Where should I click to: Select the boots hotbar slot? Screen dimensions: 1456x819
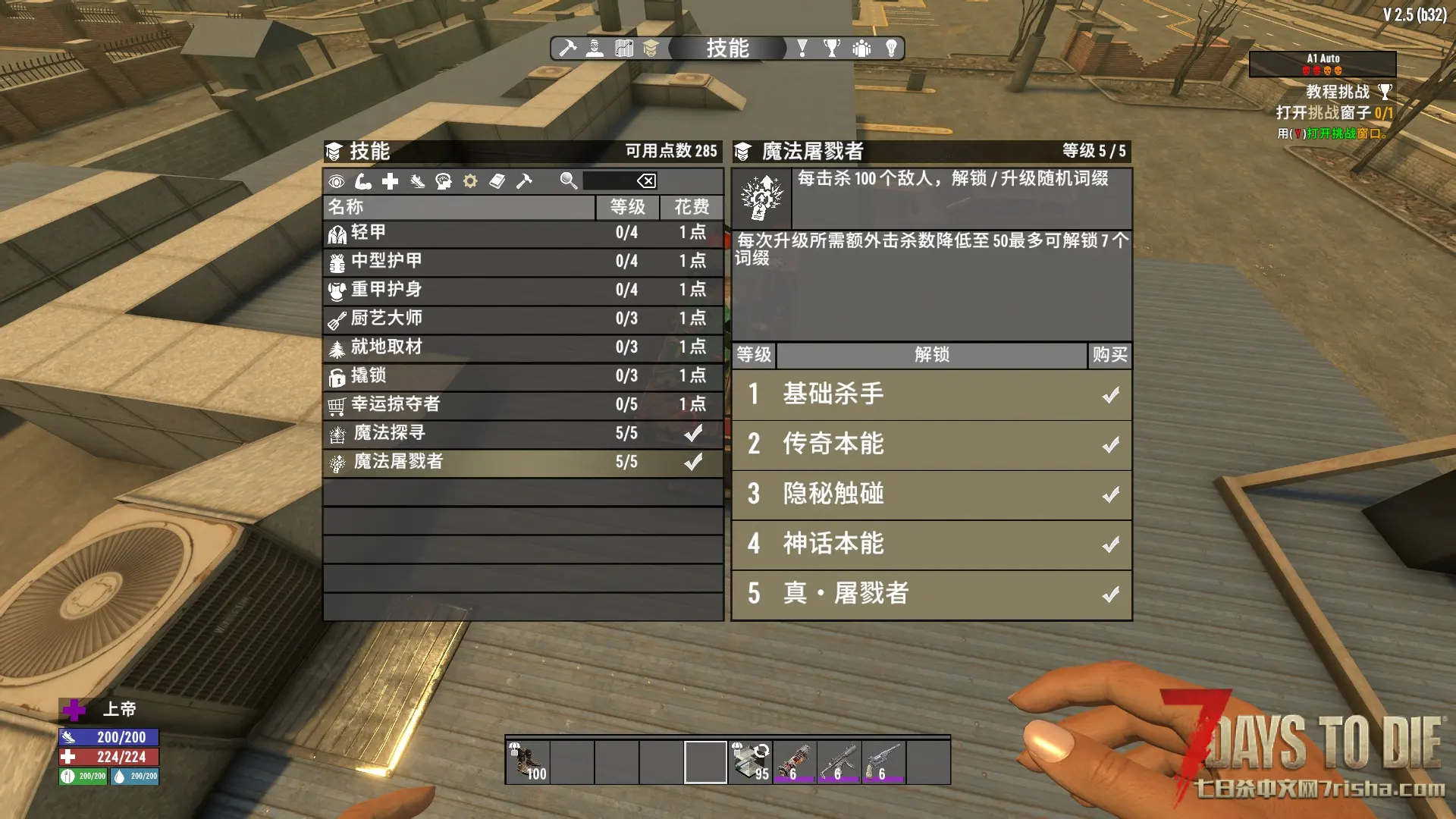click(x=528, y=762)
